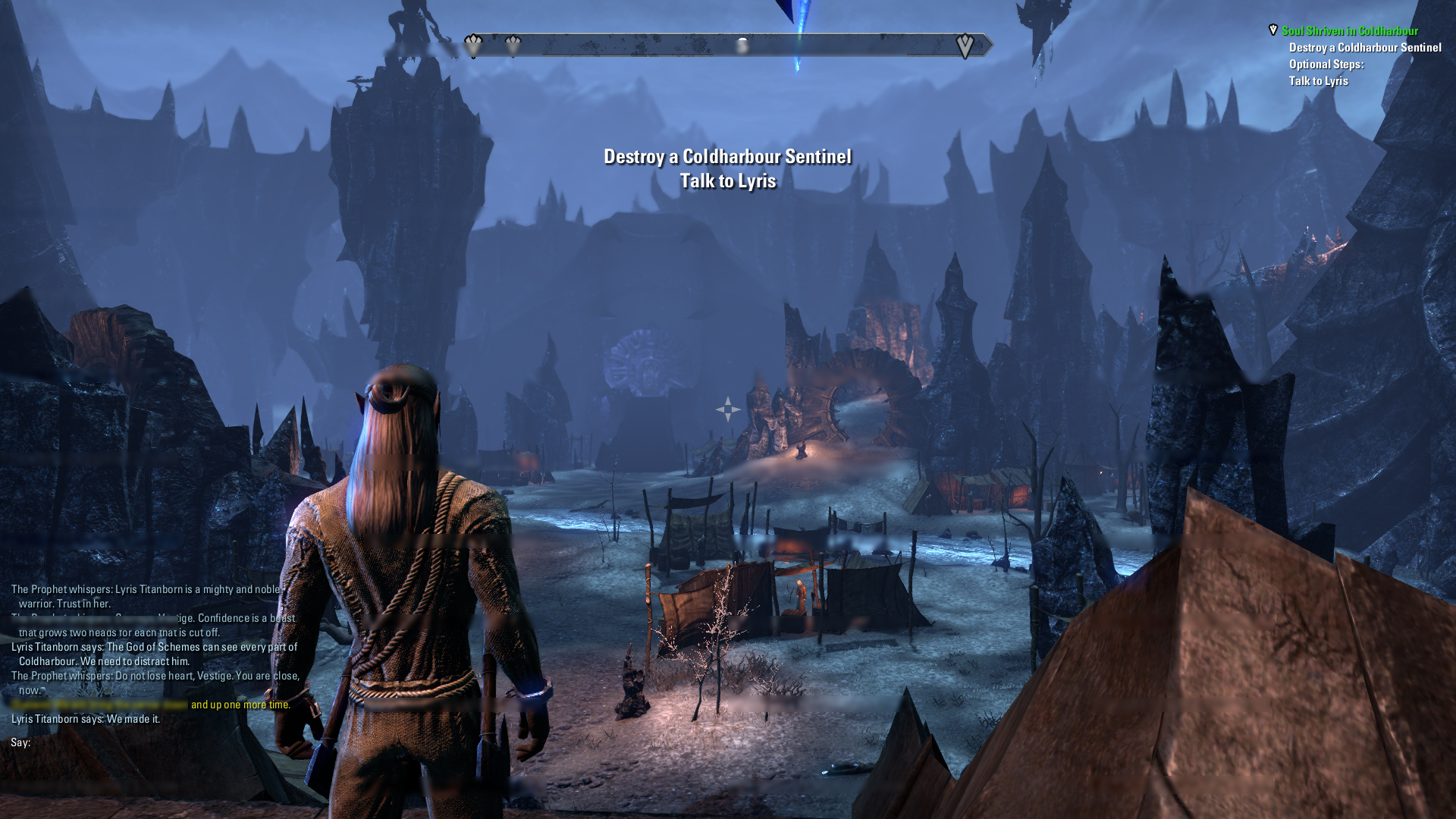Click the compass bar at the top
This screenshot has width=1456, height=819.
[726, 45]
